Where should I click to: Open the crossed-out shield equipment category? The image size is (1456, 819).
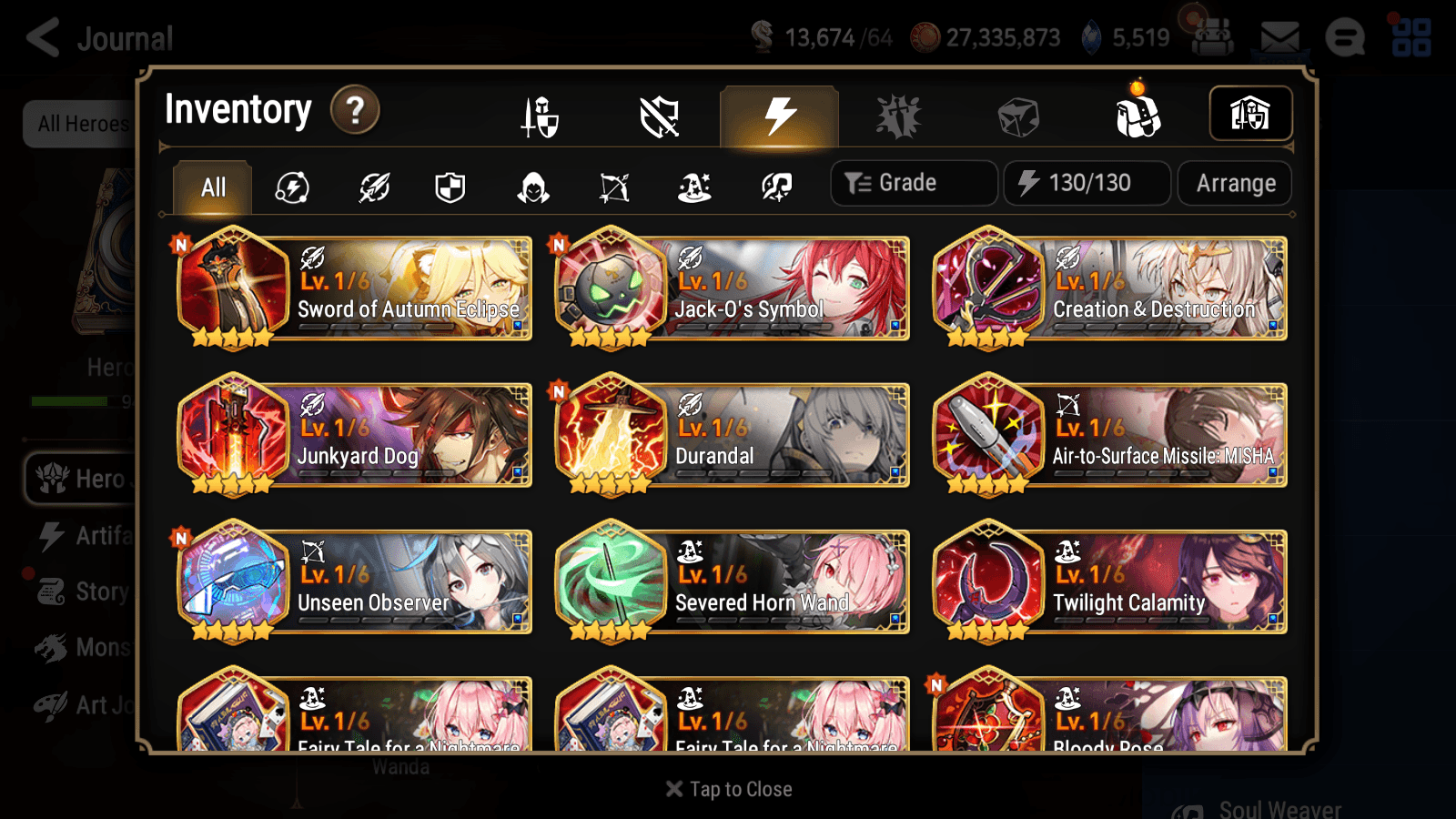661,116
